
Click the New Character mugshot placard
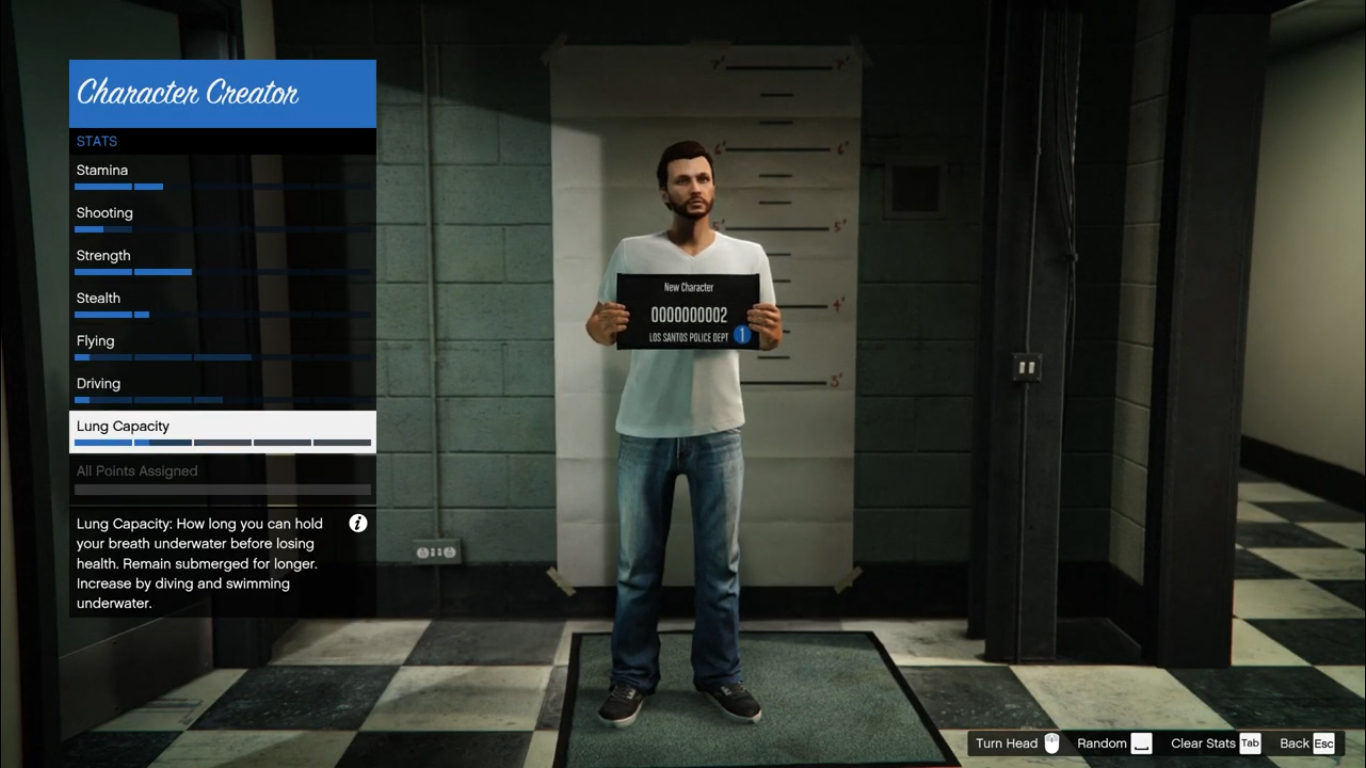coord(690,310)
